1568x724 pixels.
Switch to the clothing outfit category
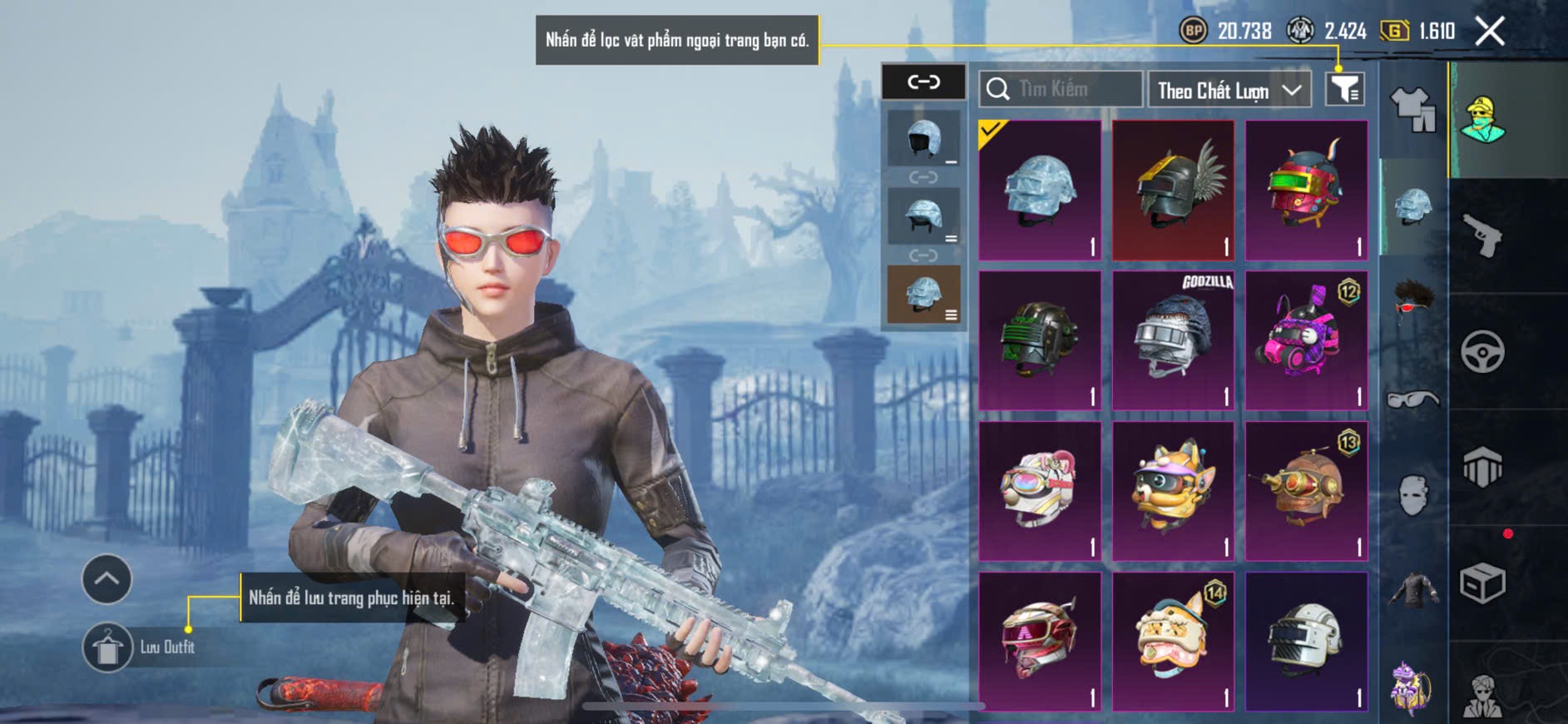pyautogui.click(x=1413, y=110)
